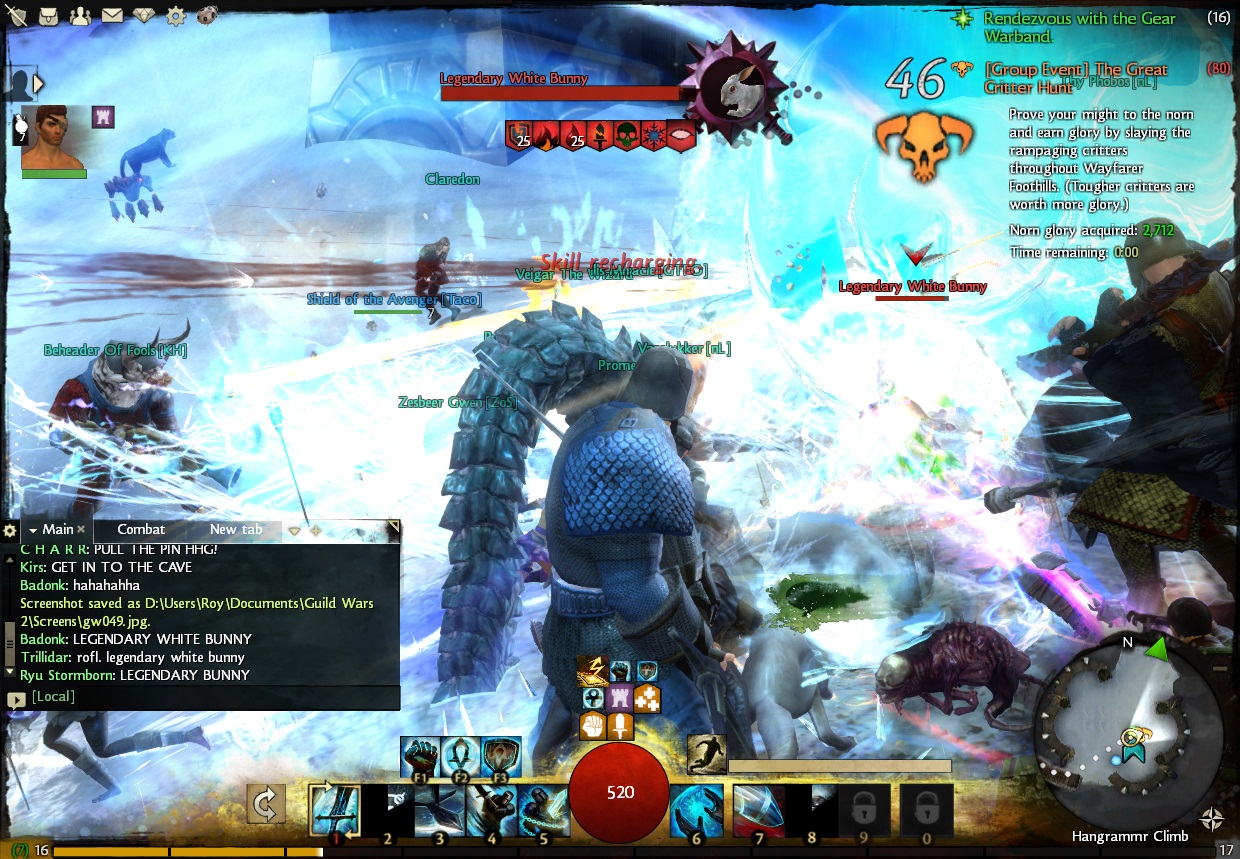Activate the F3 shield virtue skill
The image size is (1240, 859).
(501, 757)
